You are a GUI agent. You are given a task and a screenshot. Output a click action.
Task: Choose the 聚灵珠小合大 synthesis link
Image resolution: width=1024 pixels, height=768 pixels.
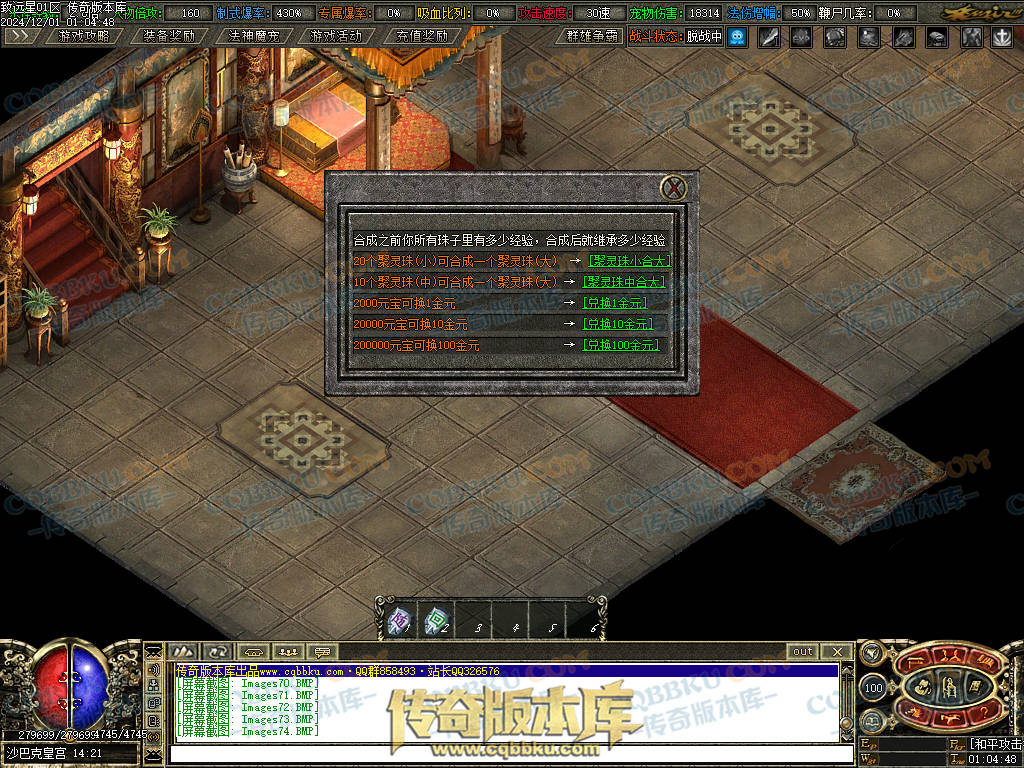click(626, 260)
